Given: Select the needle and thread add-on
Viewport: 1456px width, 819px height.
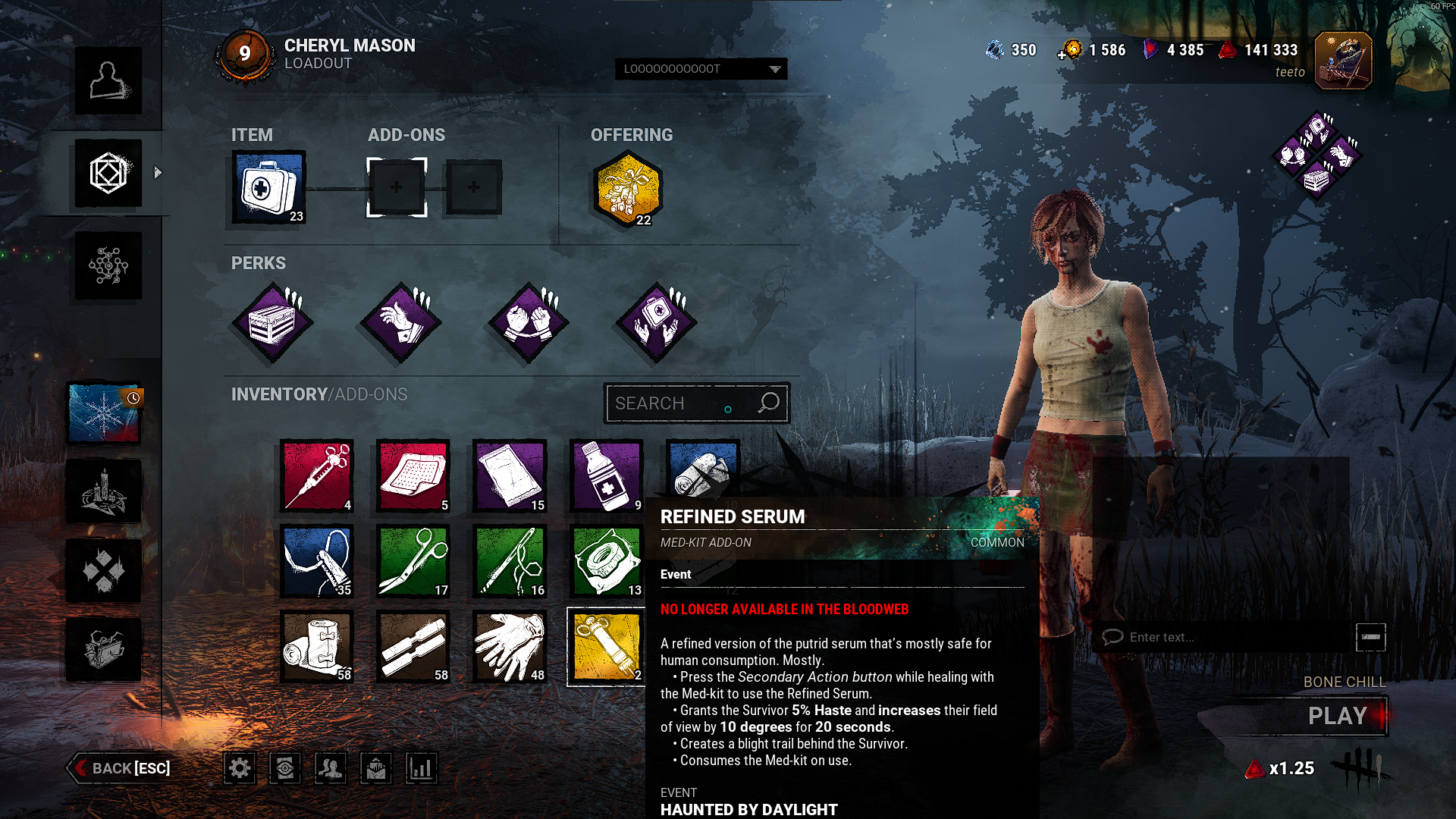Looking at the screenshot, I should (510, 561).
